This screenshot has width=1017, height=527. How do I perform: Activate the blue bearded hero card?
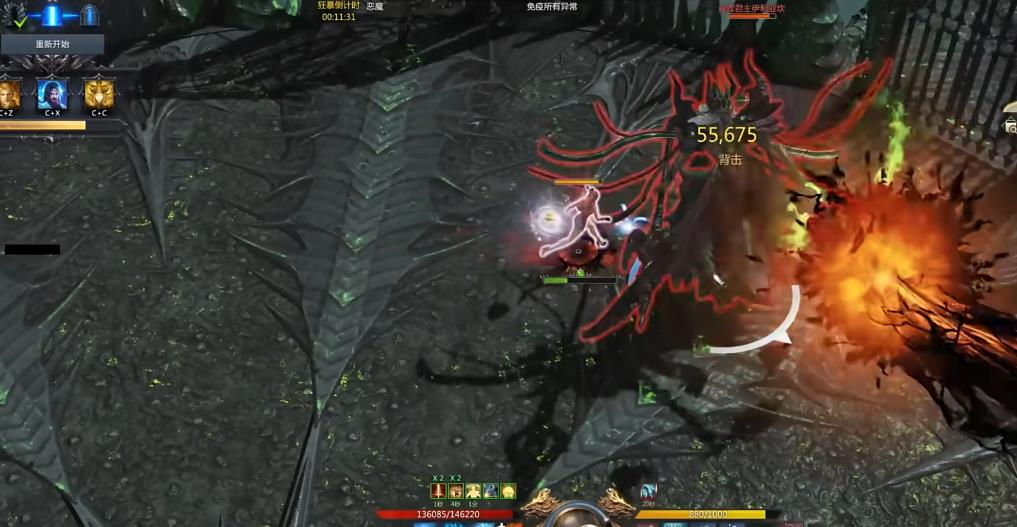tap(52, 94)
